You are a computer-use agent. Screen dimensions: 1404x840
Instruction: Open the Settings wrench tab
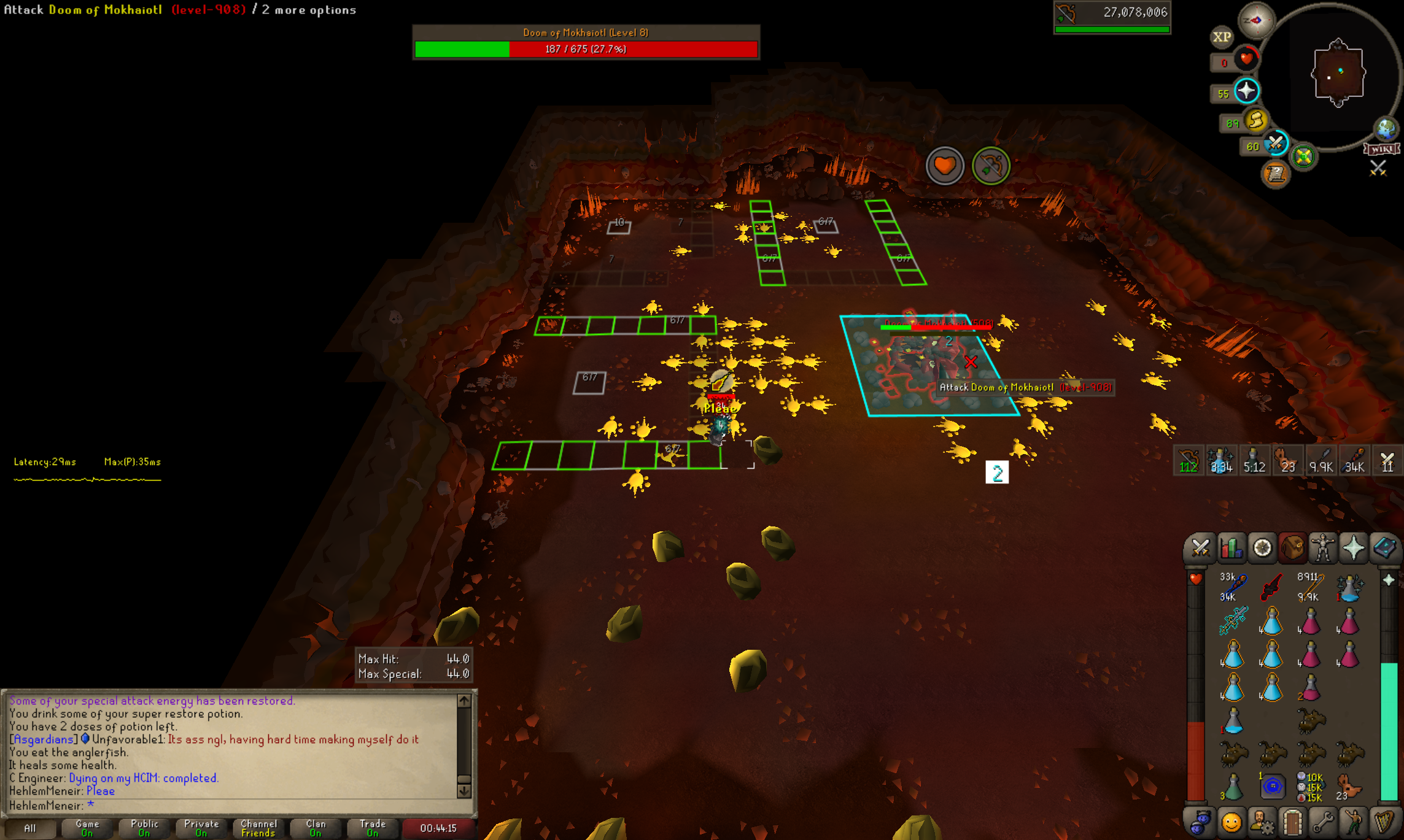(1323, 822)
